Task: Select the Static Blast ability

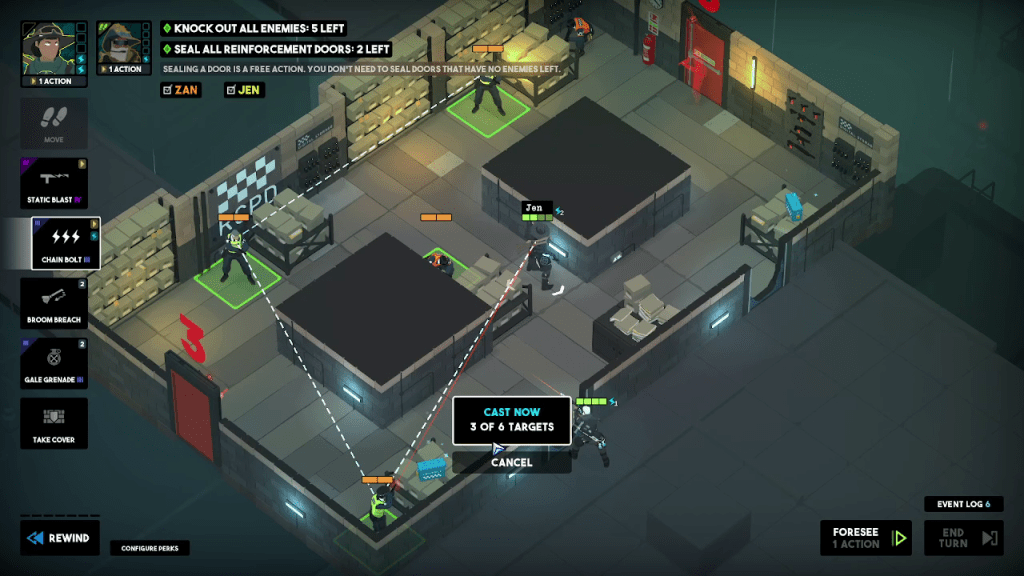Action: (54, 182)
